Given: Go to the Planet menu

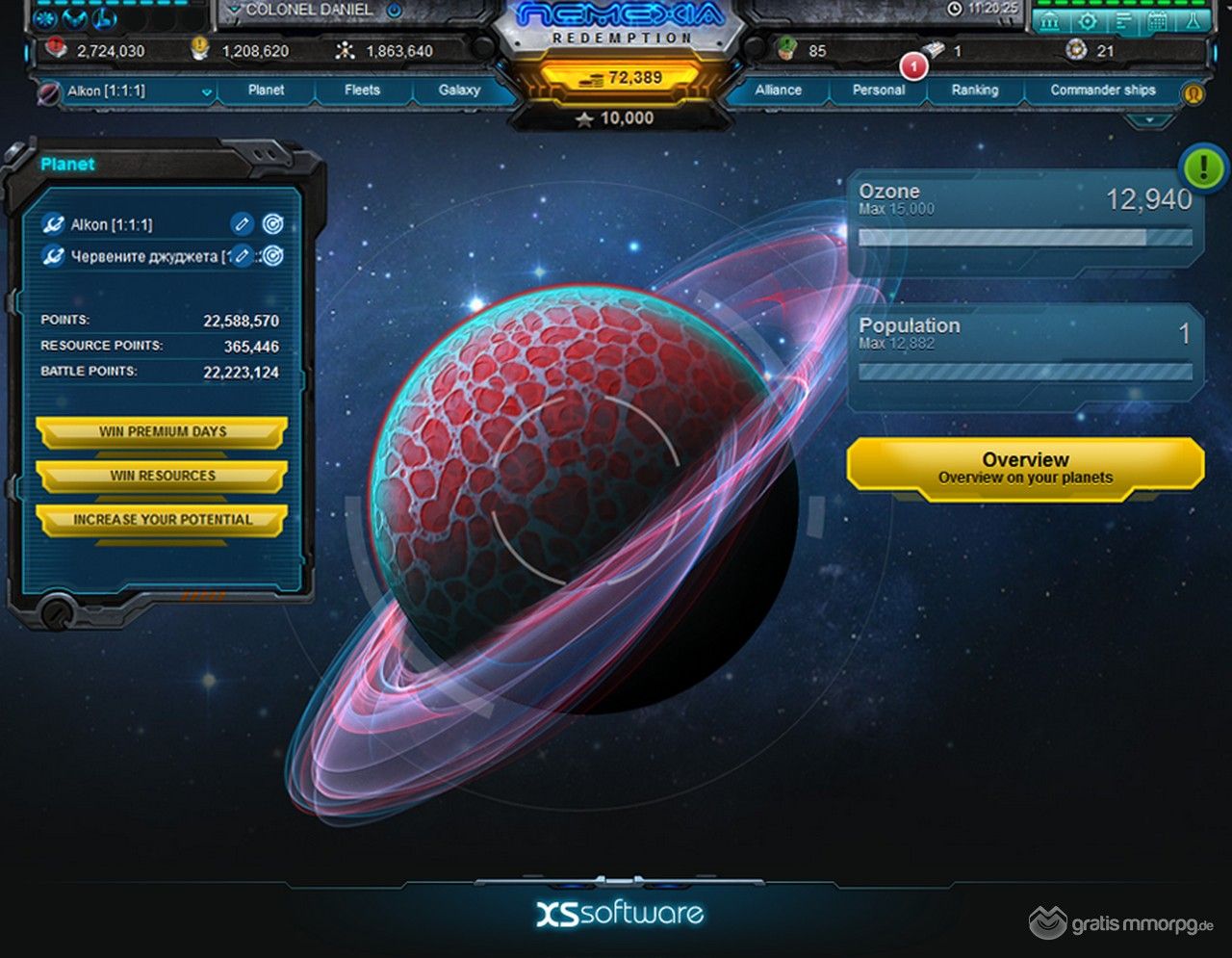Looking at the screenshot, I should (266, 90).
